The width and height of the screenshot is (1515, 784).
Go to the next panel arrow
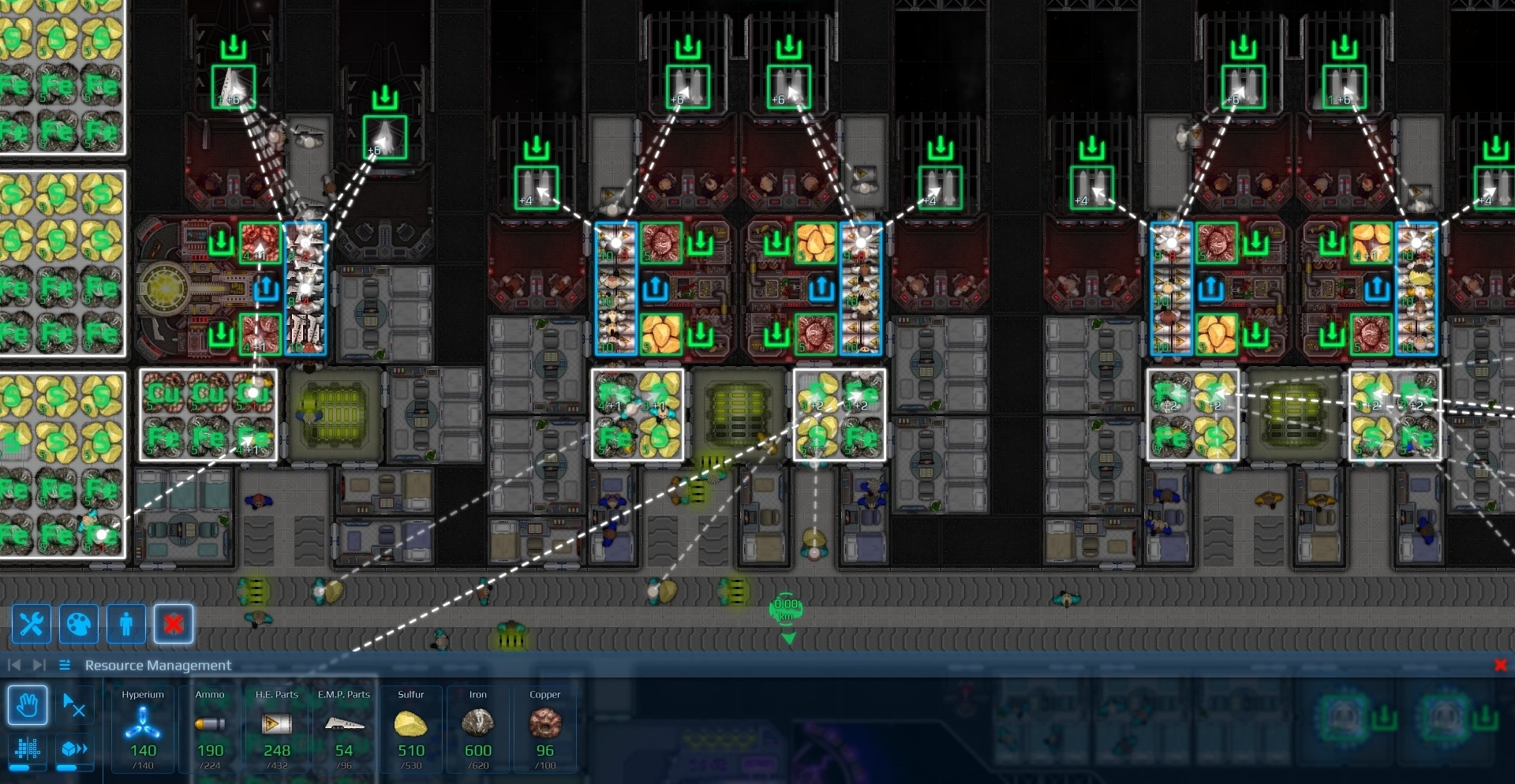(39, 665)
